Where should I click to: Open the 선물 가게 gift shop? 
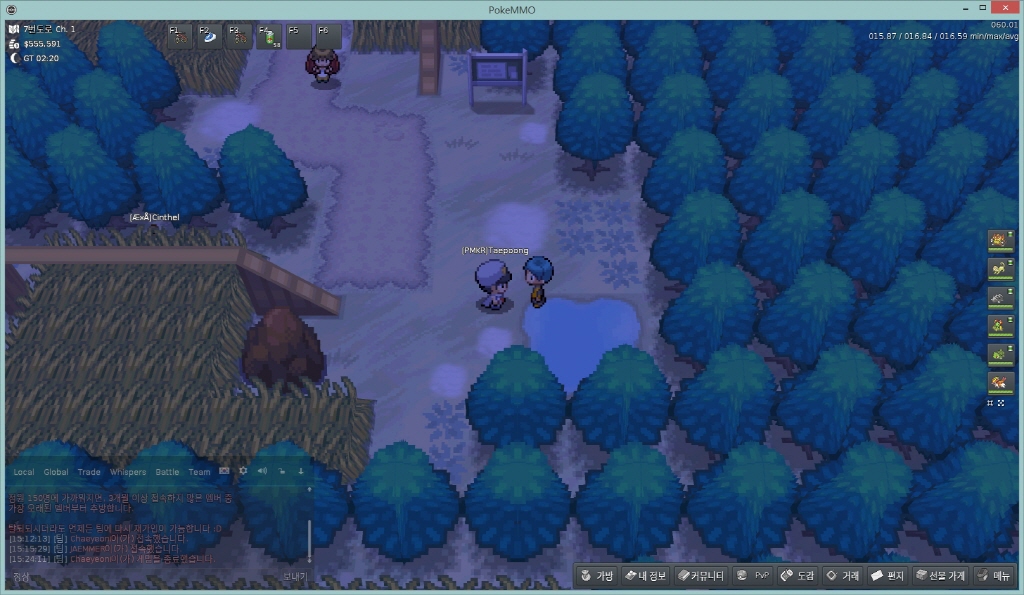click(x=939, y=576)
